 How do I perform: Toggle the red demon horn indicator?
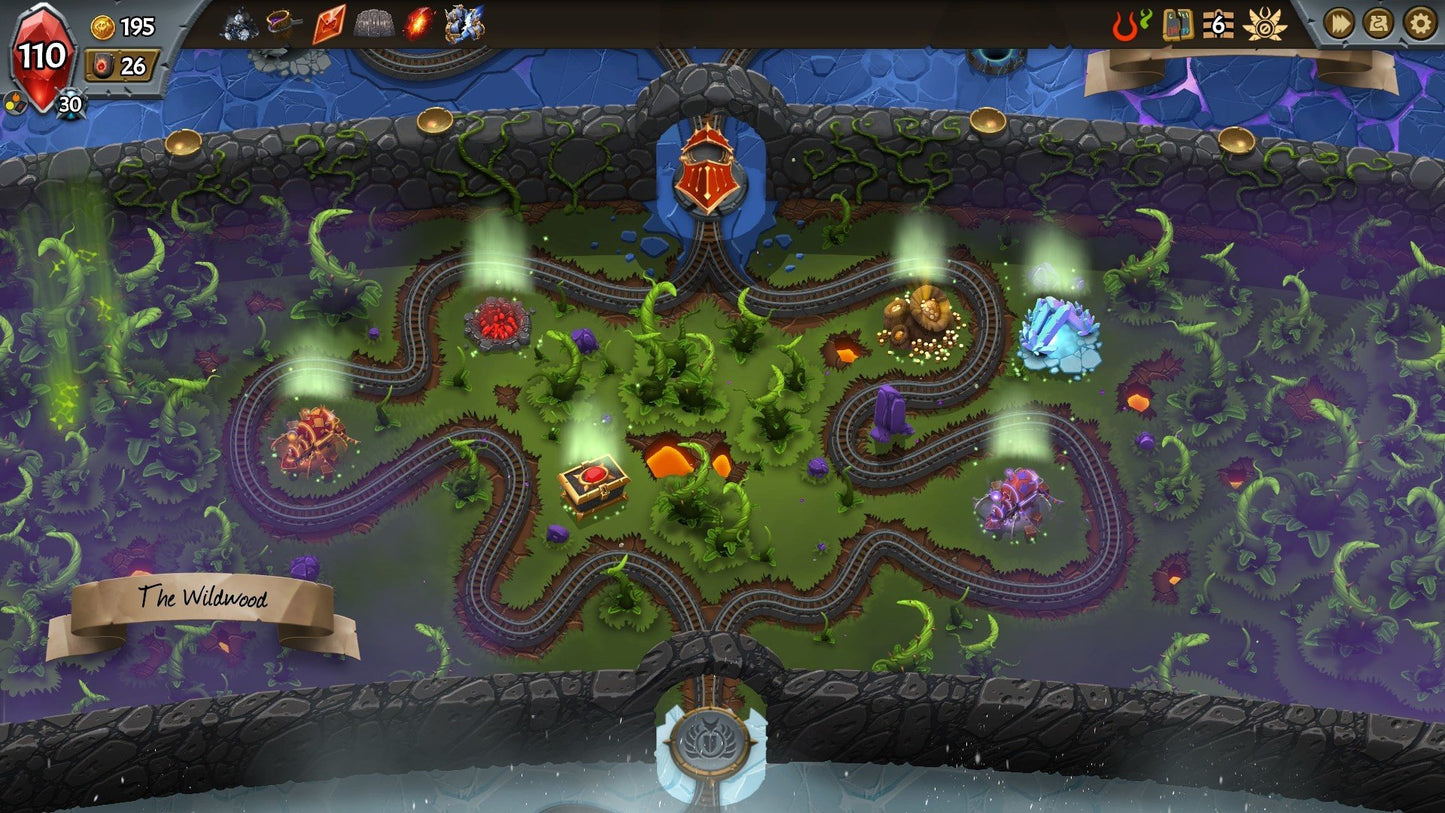1123,26
